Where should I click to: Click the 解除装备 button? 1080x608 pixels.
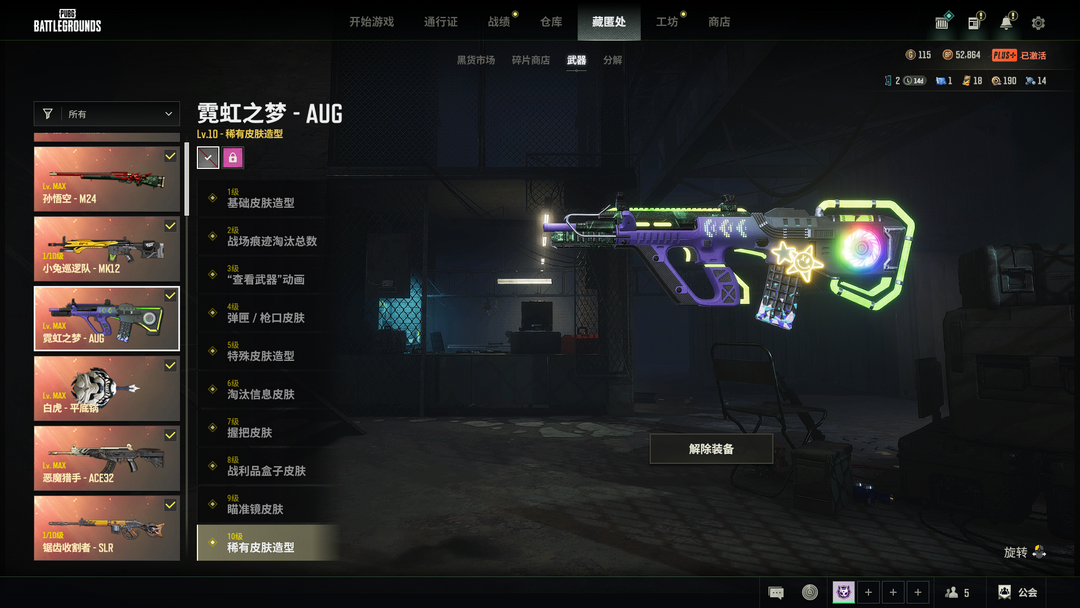pos(711,449)
